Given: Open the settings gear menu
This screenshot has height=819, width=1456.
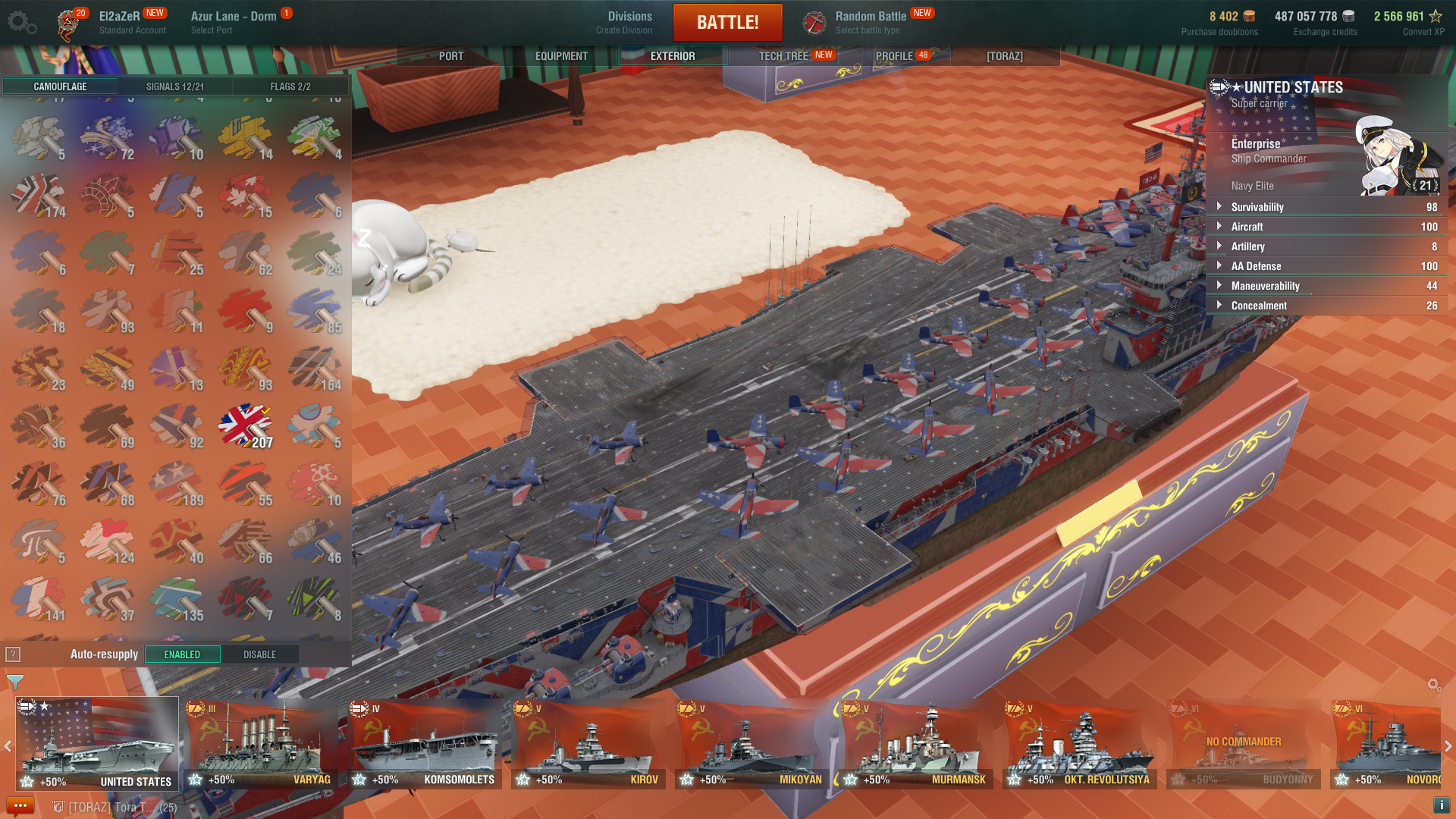Looking at the screenshot, I should coord(21,22).
